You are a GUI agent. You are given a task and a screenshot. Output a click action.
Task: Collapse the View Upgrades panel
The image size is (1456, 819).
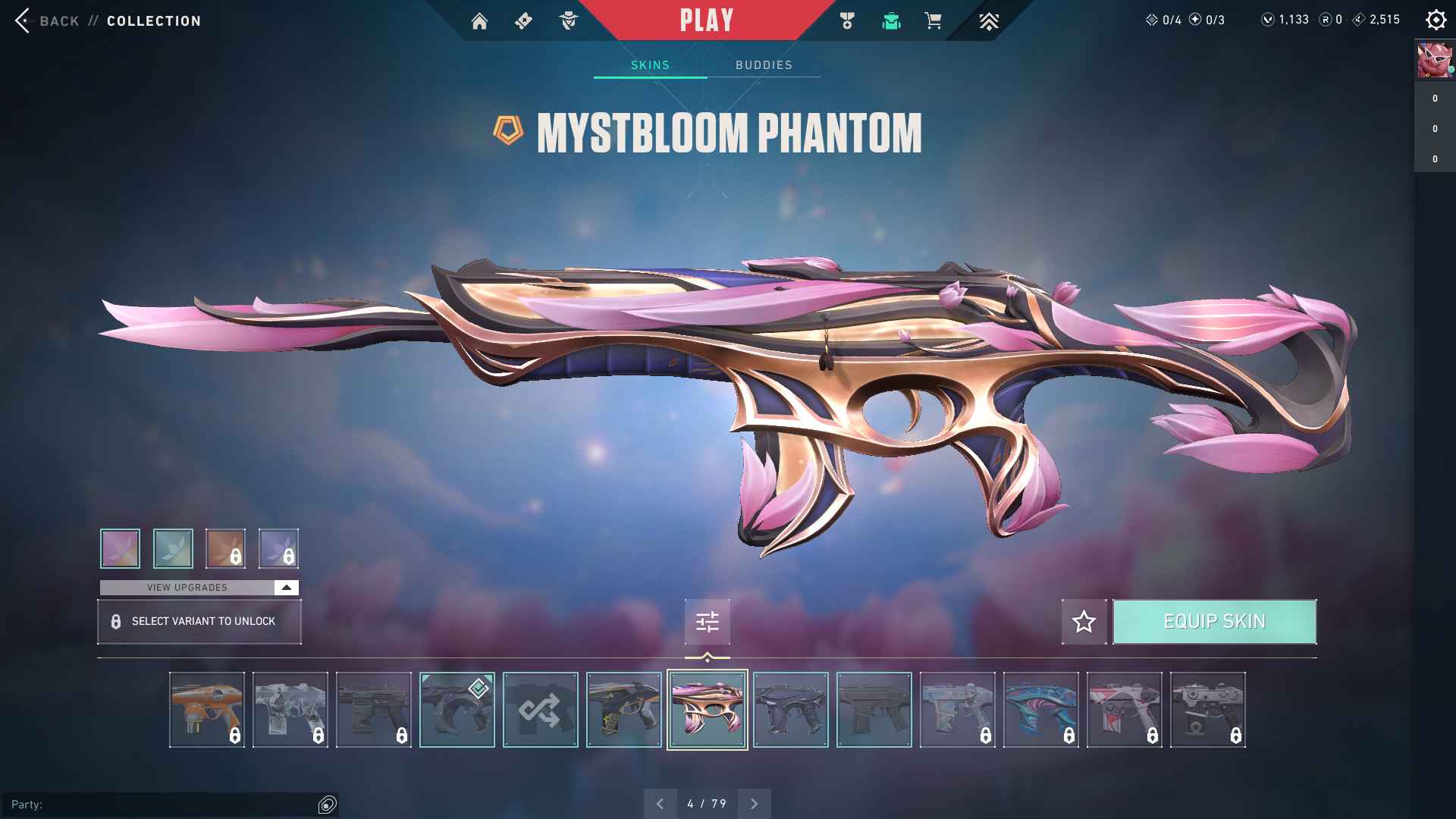point(286,588)
